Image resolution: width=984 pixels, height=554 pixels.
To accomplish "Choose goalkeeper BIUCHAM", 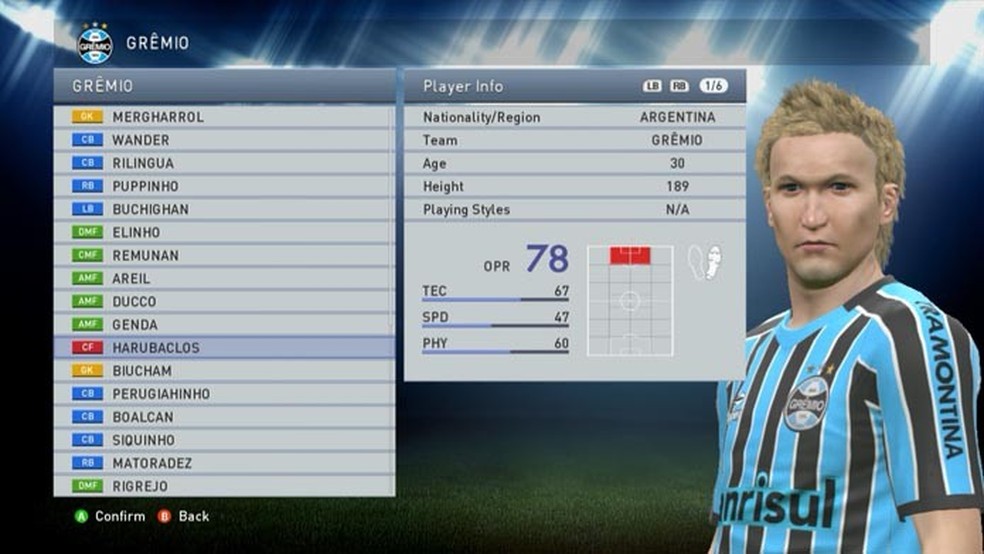I will (141, 371).
